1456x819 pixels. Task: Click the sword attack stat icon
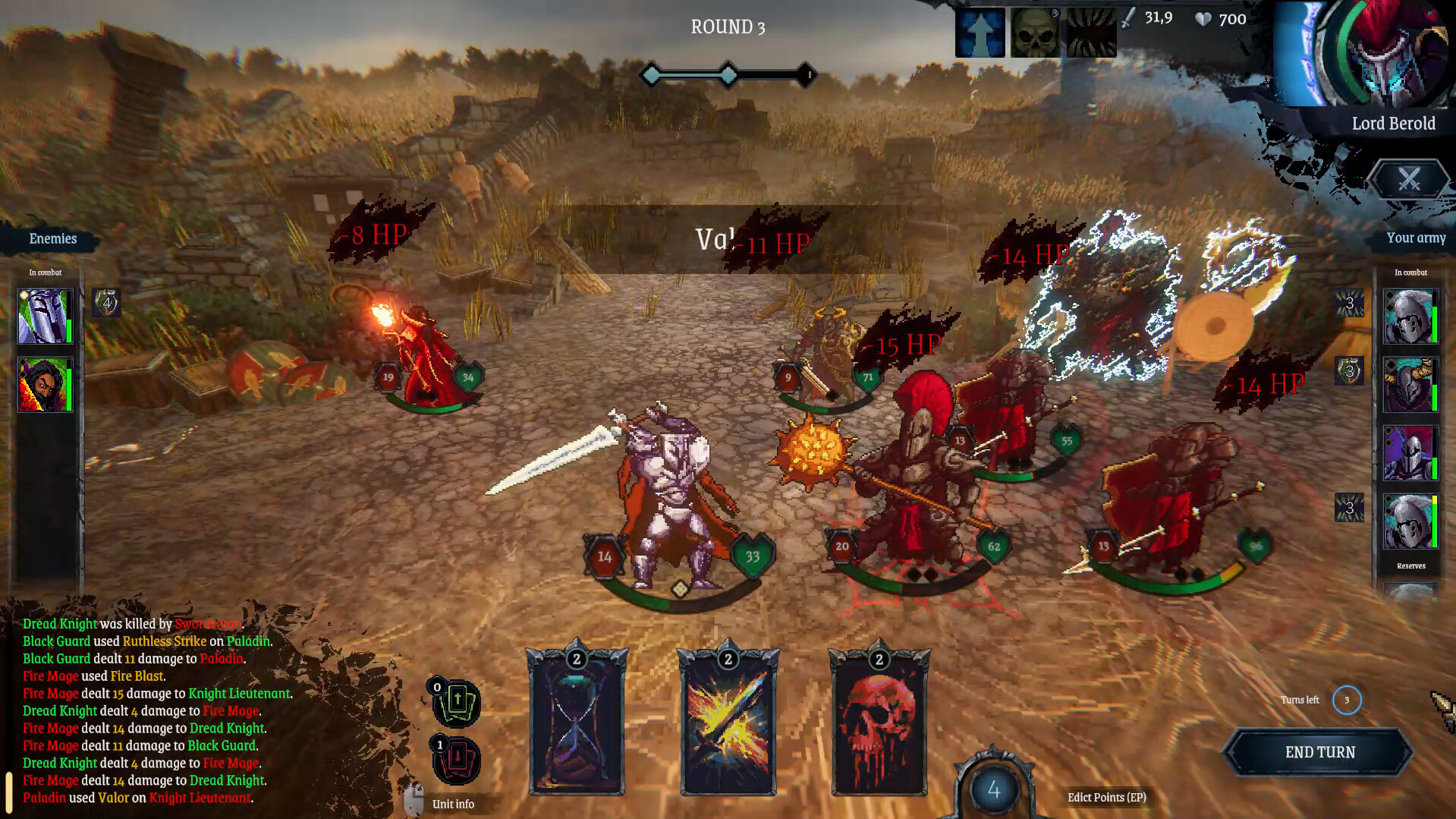[x=1129, y=17]
